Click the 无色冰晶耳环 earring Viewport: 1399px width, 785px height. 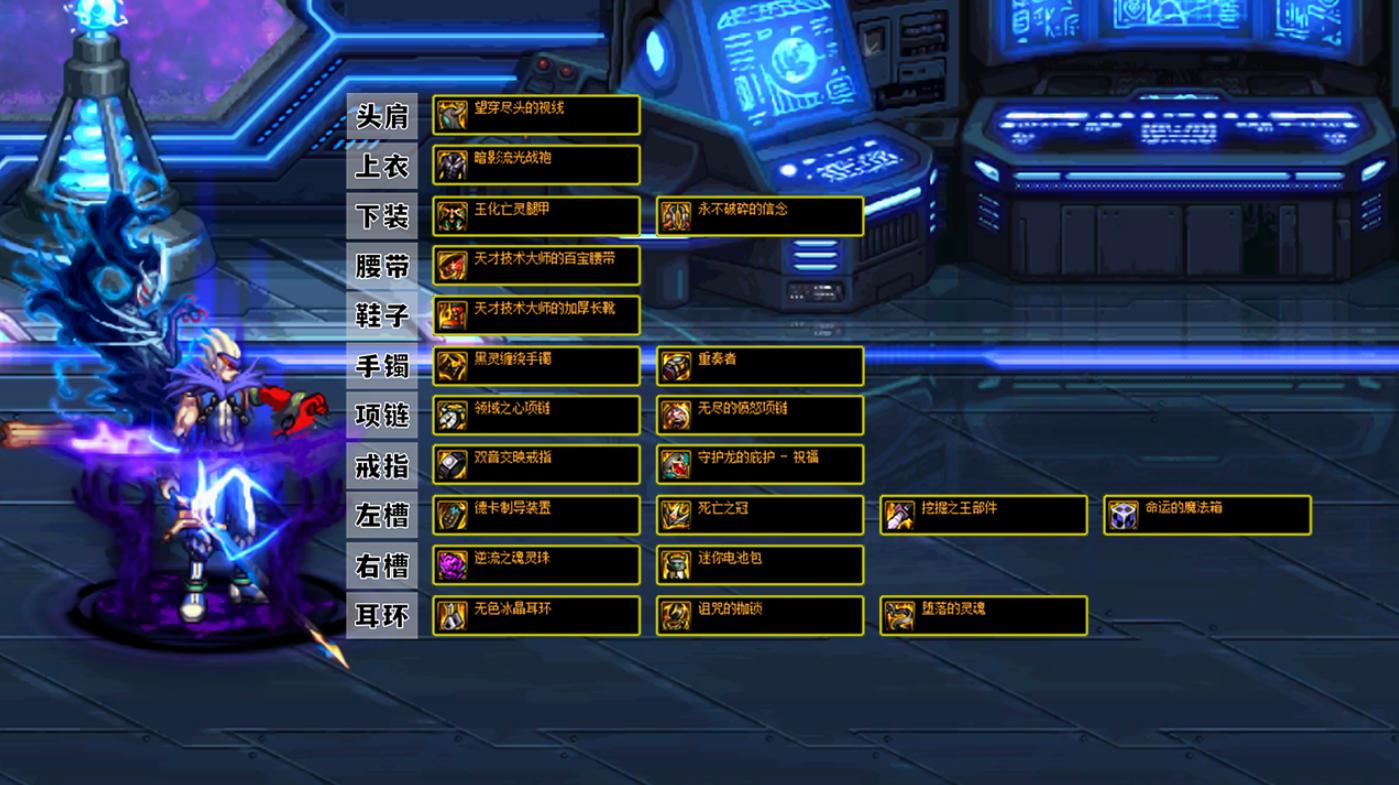tap(536, 616)
